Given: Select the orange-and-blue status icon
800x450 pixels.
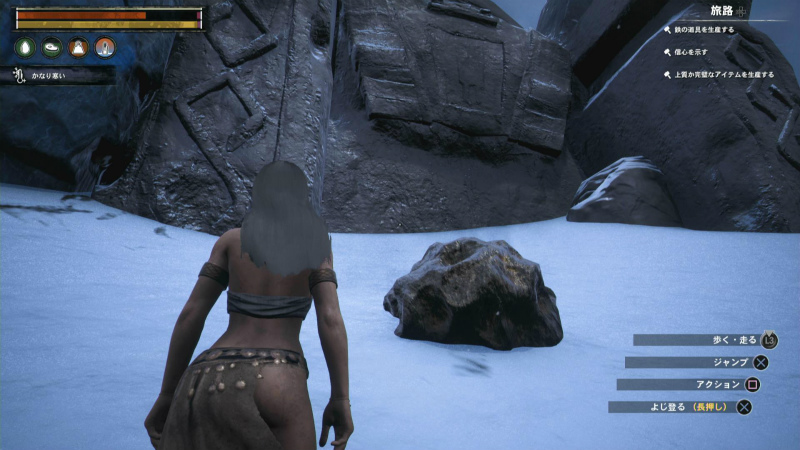Looking at the screenshot, I should [x=104, y=47].
